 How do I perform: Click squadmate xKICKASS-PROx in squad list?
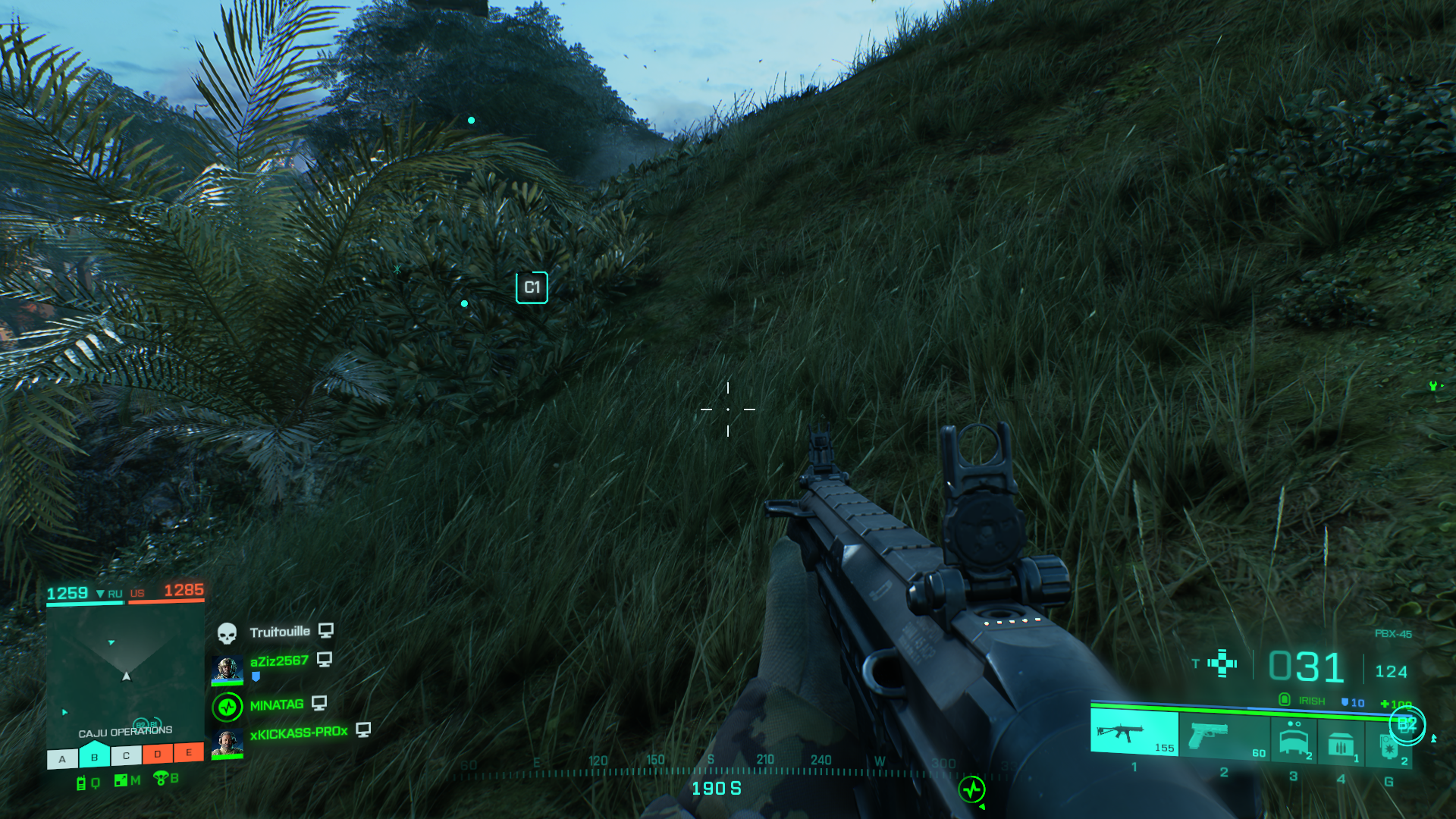tap(298, 733)
